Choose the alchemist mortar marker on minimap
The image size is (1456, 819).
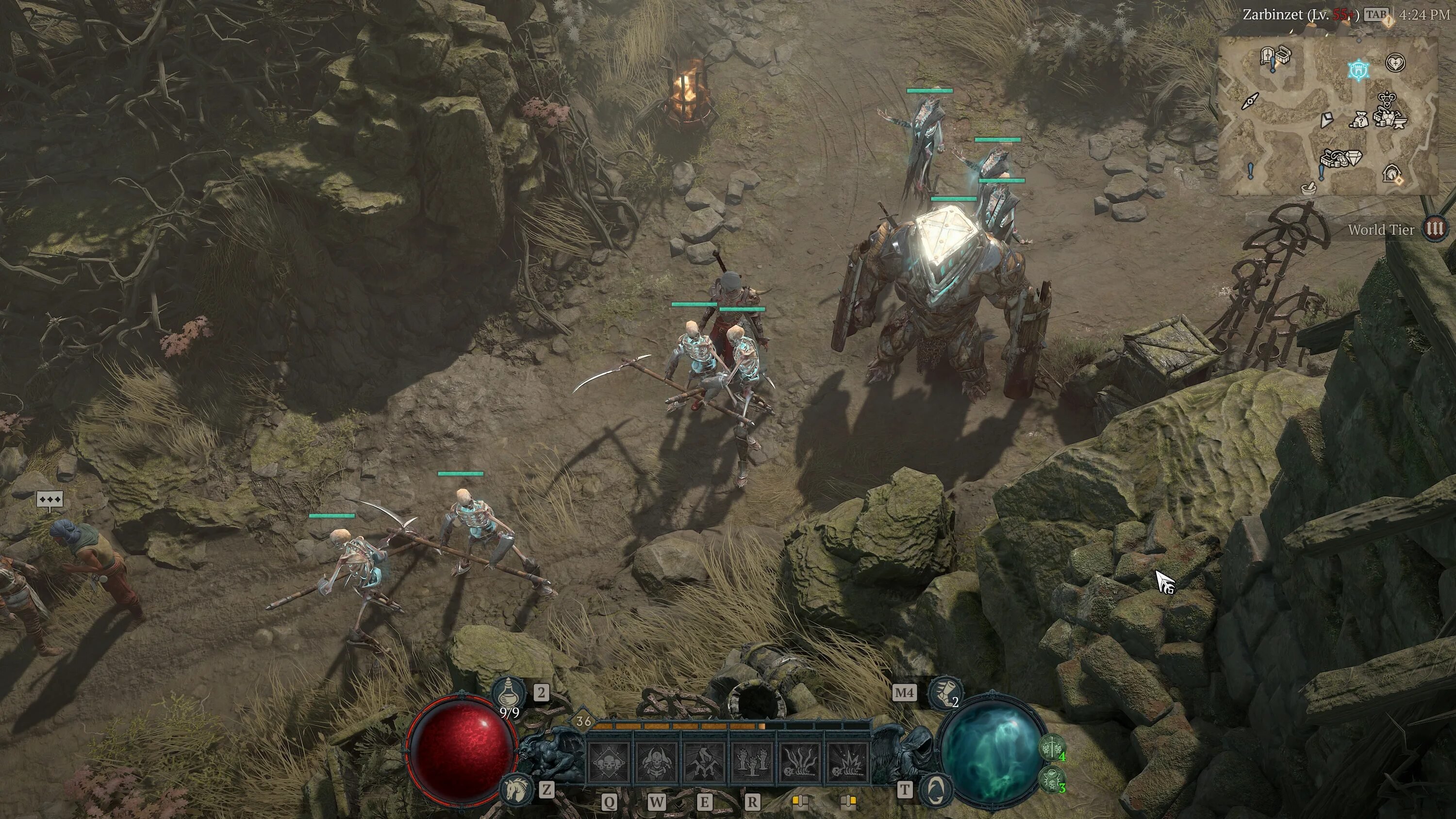1308,188
